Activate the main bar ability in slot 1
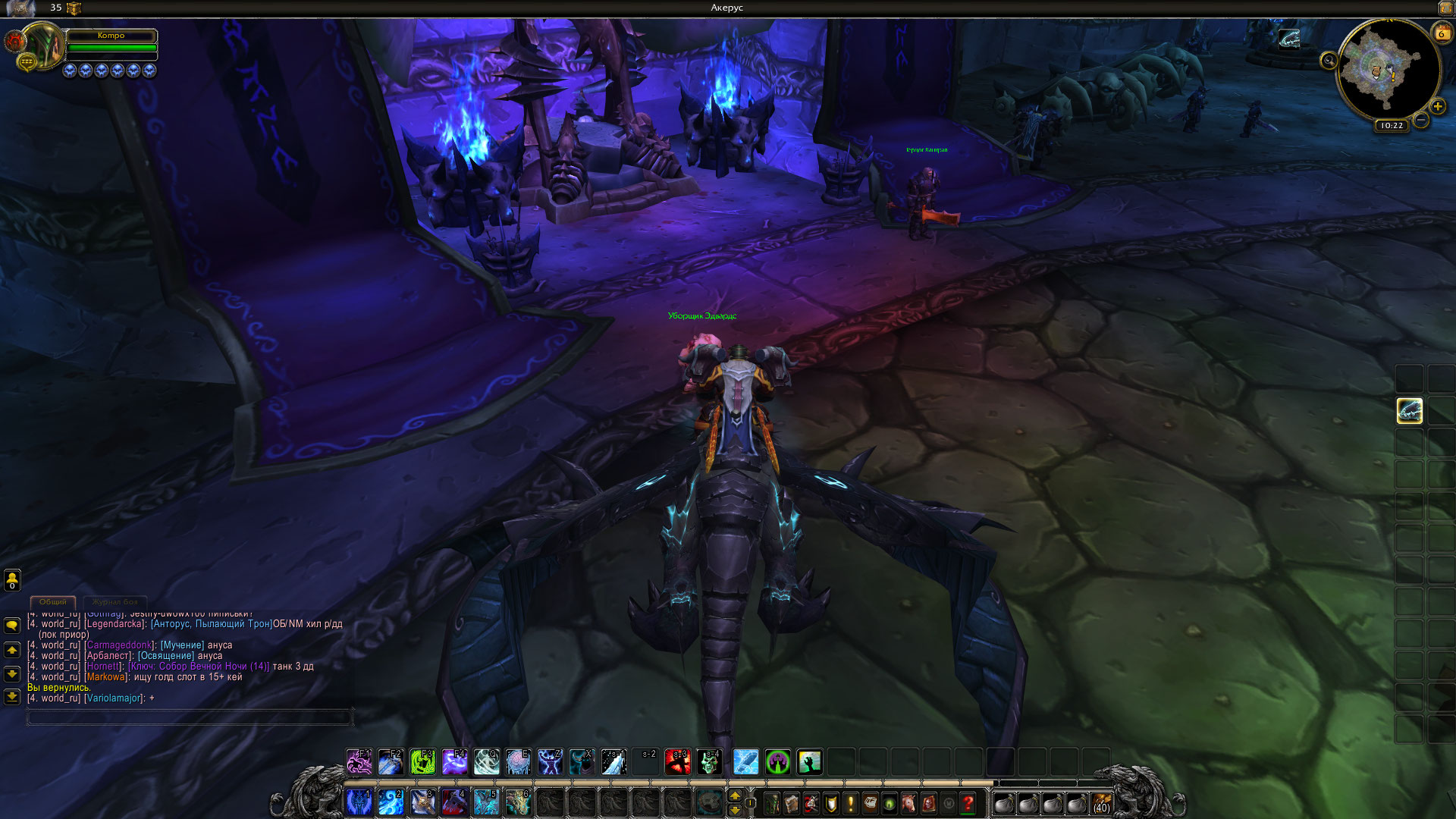Screen dimensions: 1456x819 click(359, 802)
